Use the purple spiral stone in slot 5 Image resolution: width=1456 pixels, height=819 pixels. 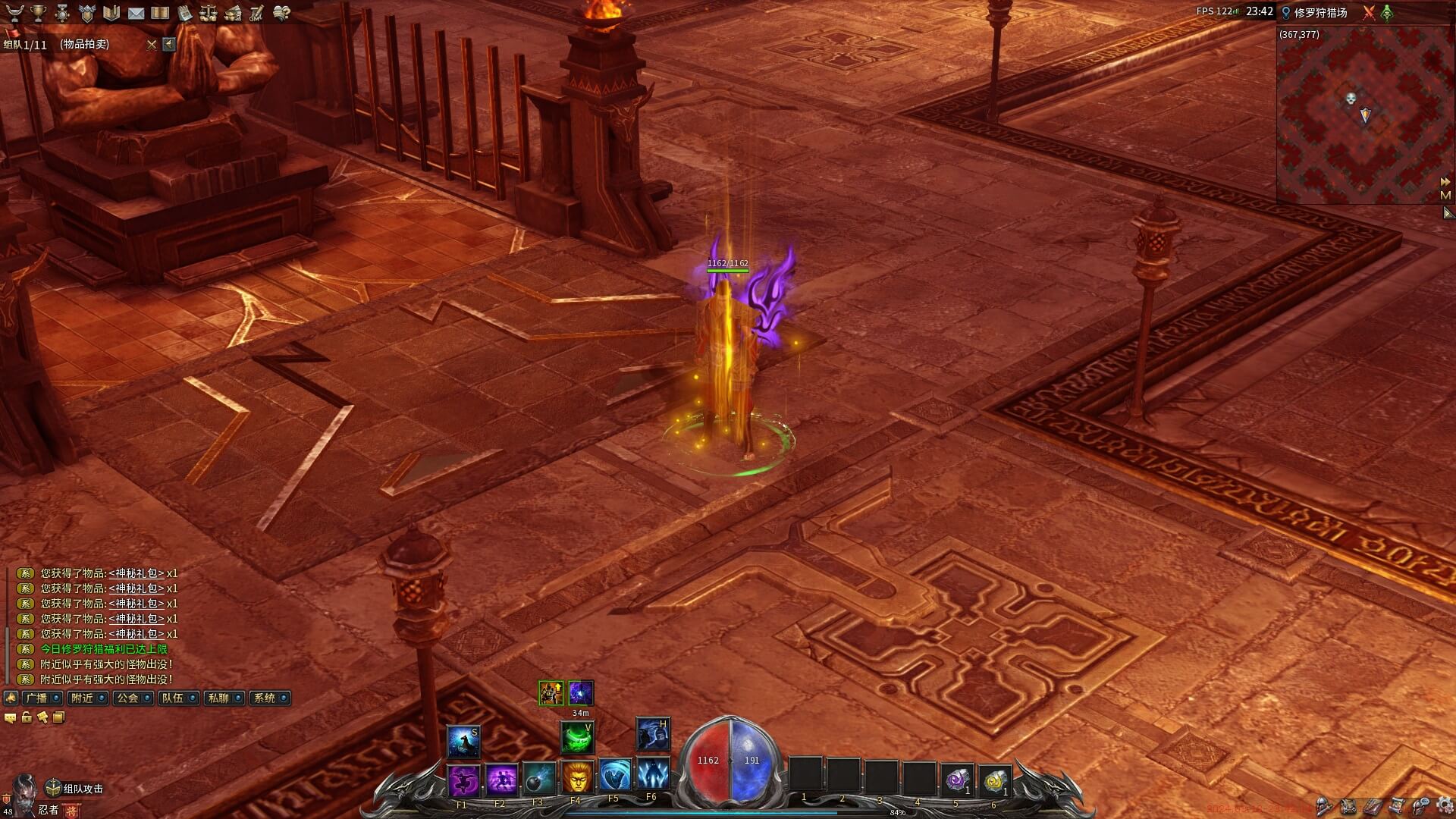point(958,778)
